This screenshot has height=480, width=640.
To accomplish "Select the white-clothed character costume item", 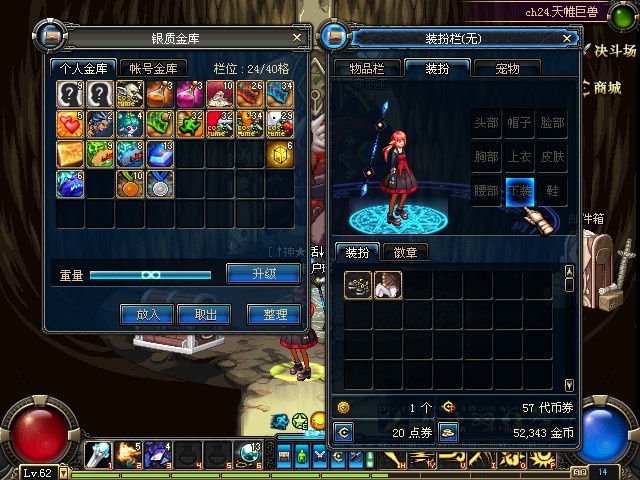I will (x=388, y=286).
